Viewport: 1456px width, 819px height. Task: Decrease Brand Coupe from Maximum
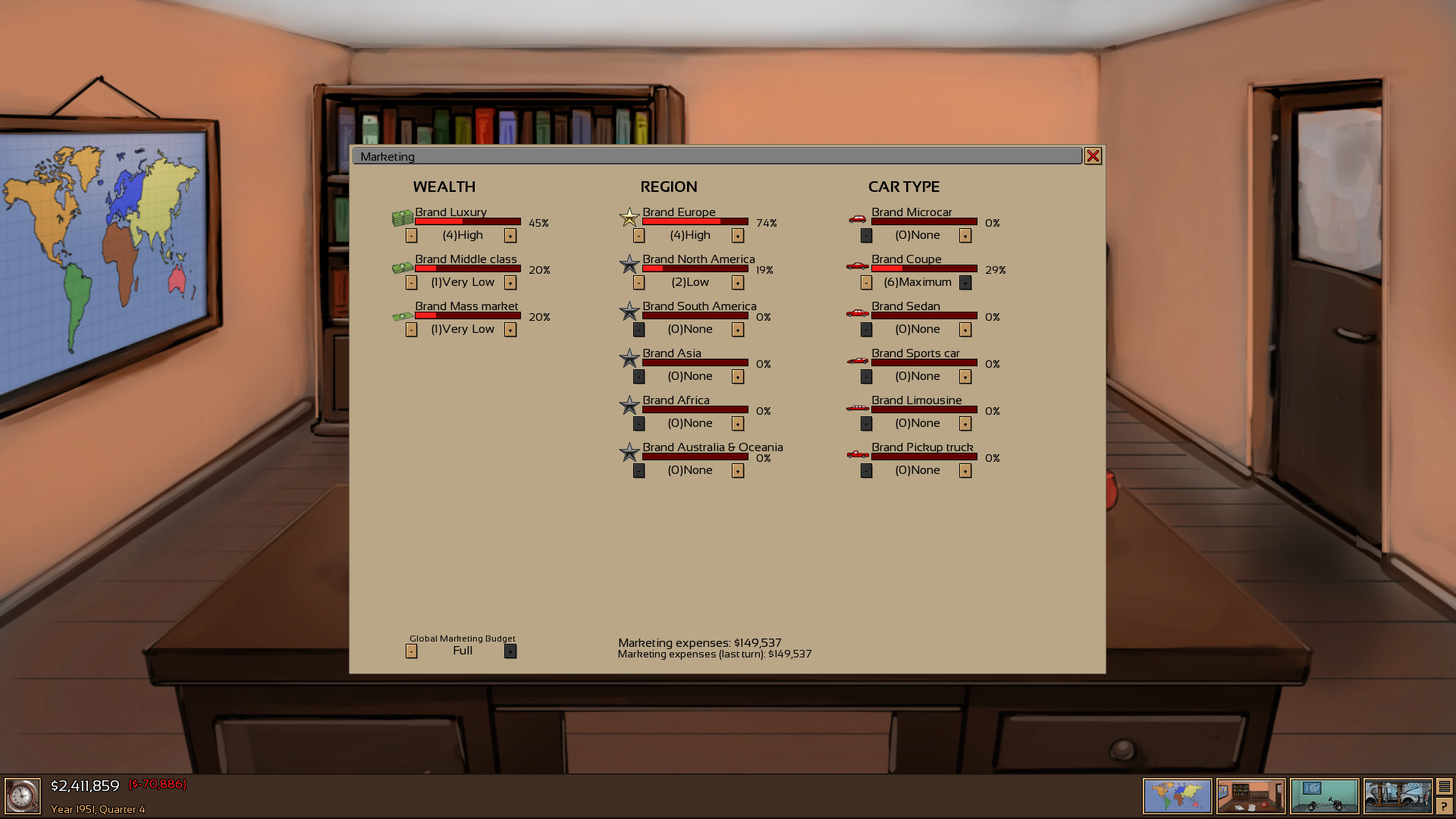pos(865,282)
